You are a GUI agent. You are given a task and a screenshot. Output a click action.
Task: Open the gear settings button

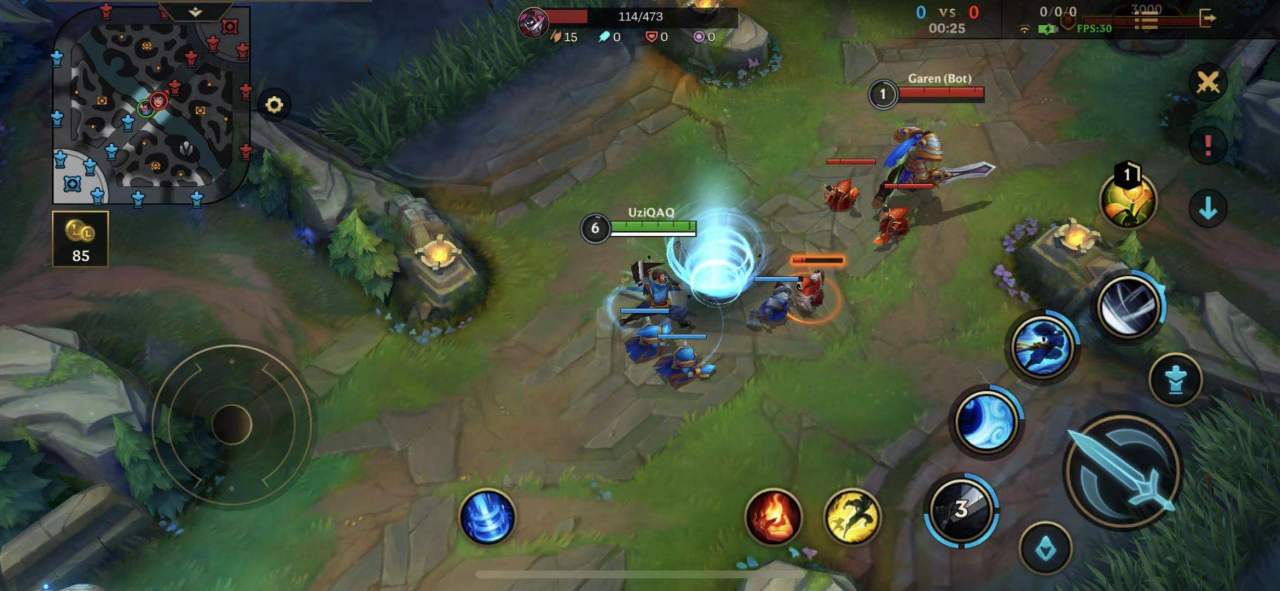(274, 104)
